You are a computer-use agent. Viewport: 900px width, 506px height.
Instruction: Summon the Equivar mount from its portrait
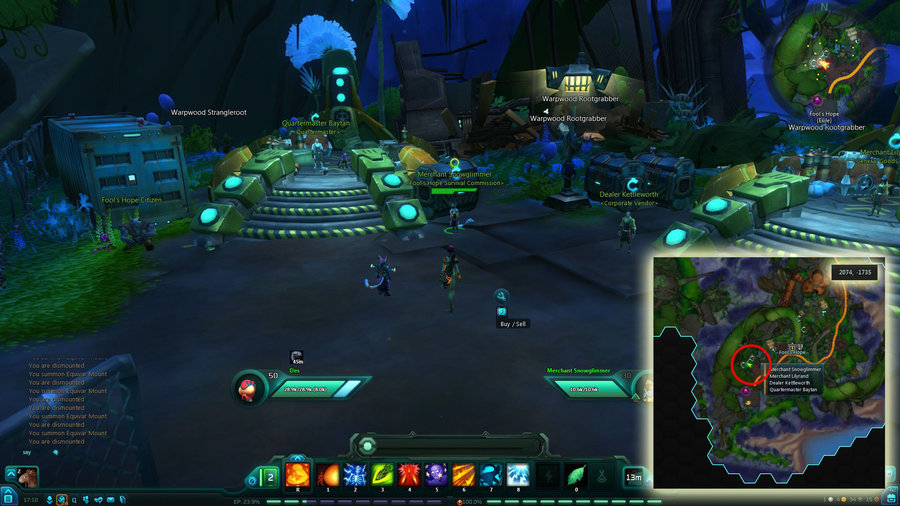tap(27, 475)
